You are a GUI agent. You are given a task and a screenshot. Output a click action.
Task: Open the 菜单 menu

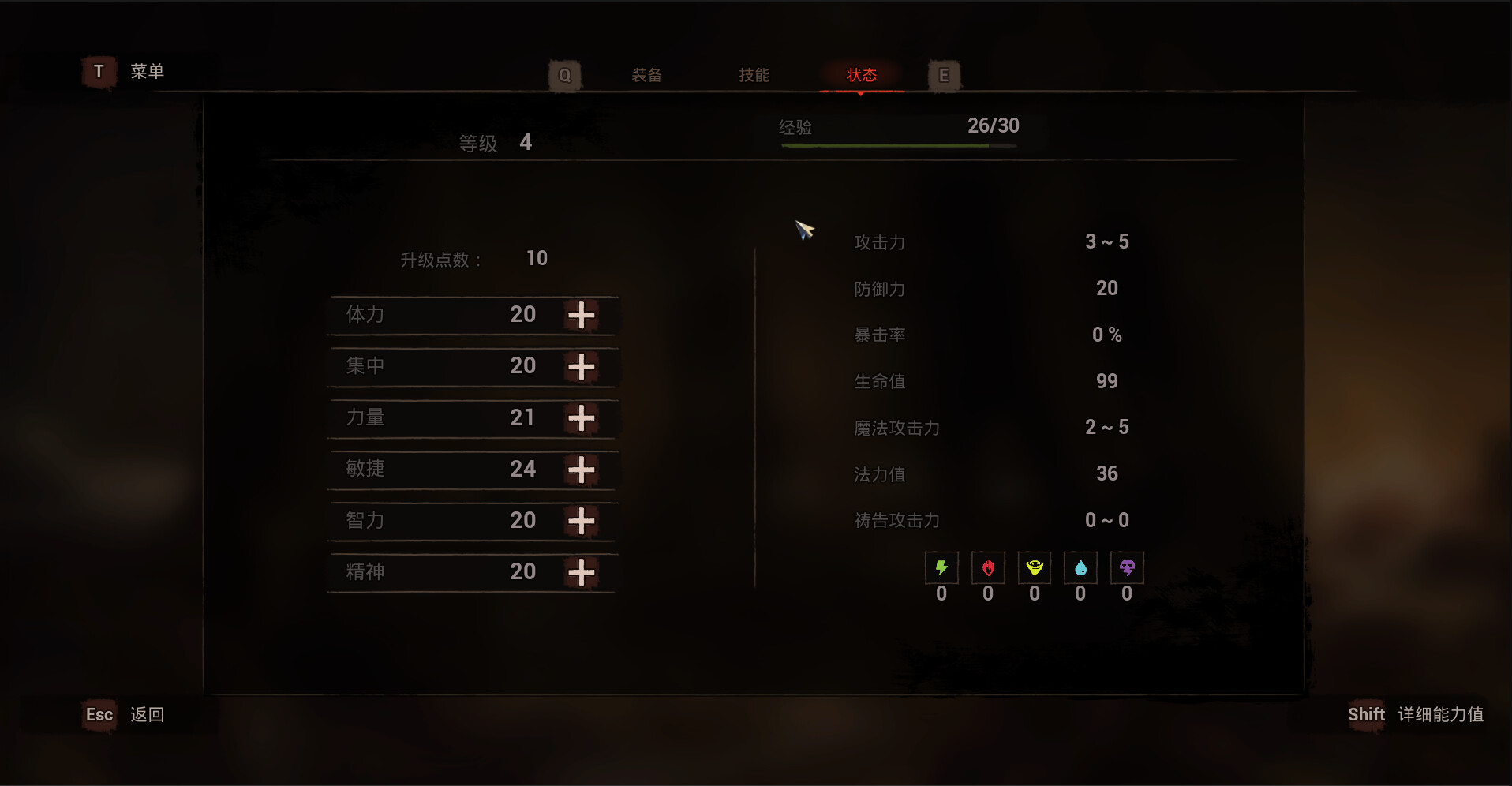point(148,71)
